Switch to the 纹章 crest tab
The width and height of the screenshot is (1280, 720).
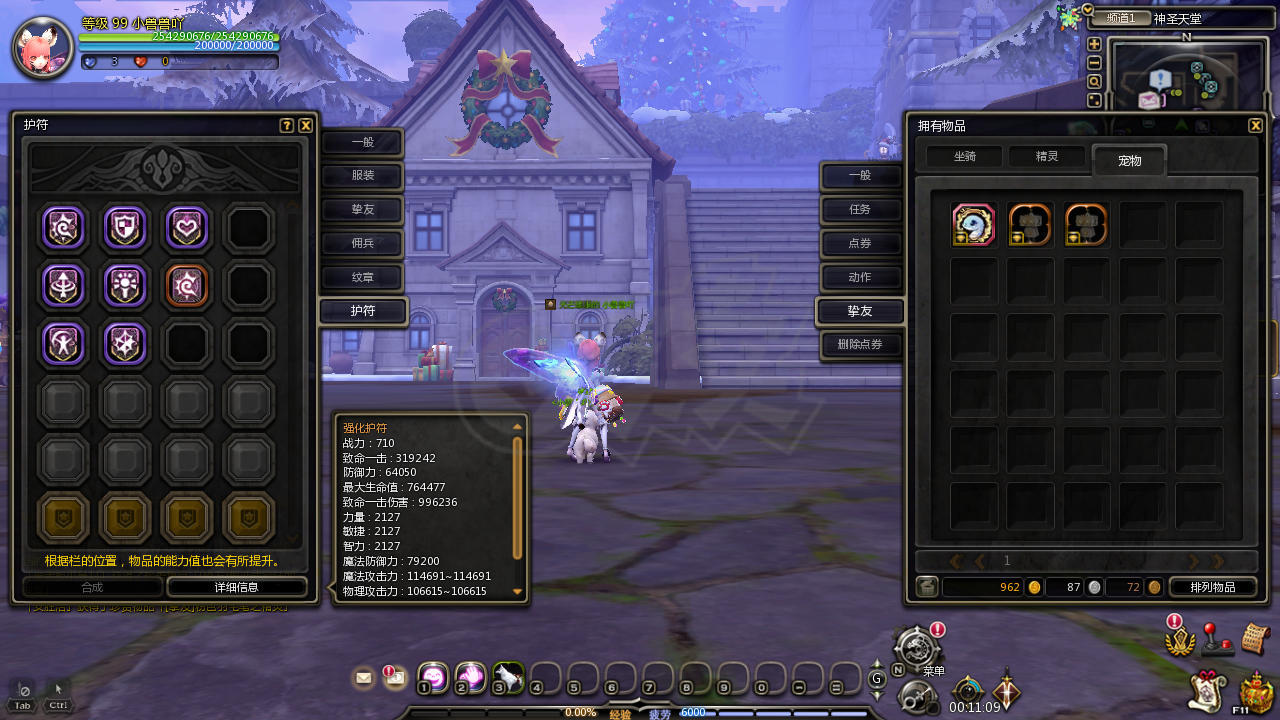pos(362,277)
